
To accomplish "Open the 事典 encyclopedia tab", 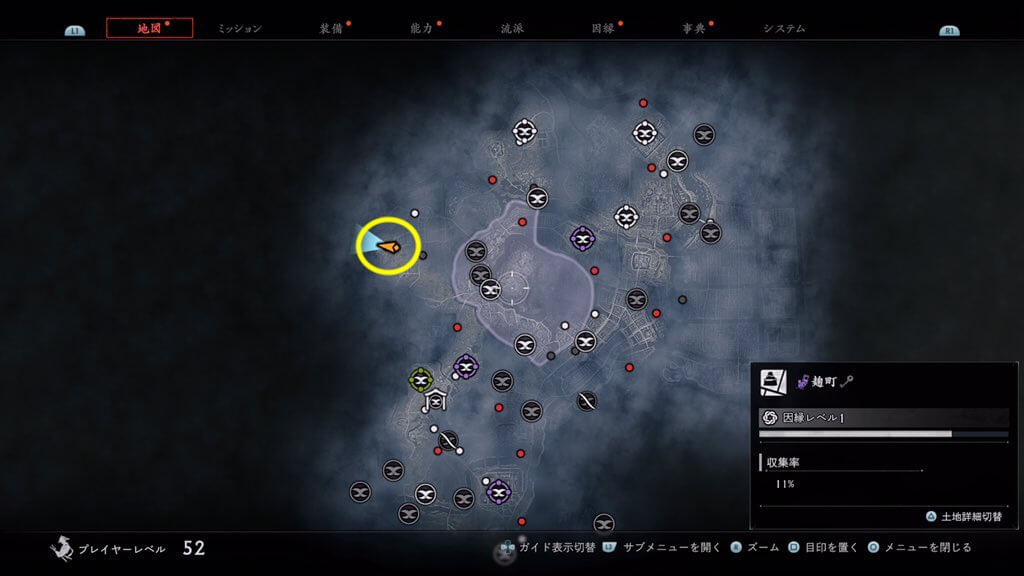I will click(x=693, y=28).
